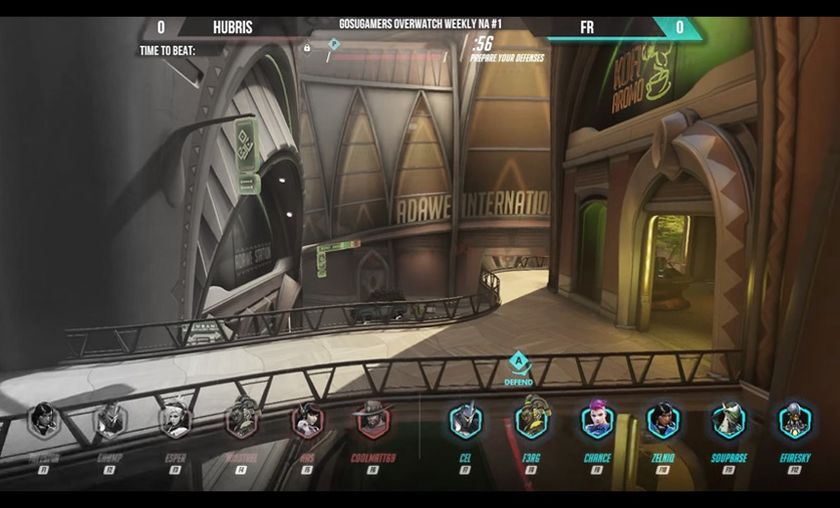This screenshot has width=840, height=508.
Task: Select Efiresky's Zenyatta portrait
Action: coord(795,420)
